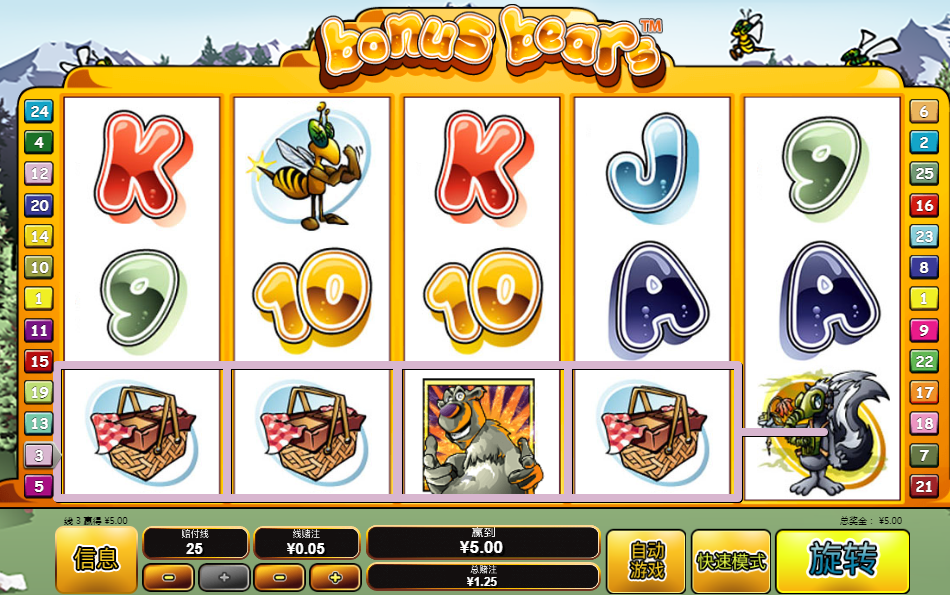
Task: Select payline number 24
Action: point(39,112)
